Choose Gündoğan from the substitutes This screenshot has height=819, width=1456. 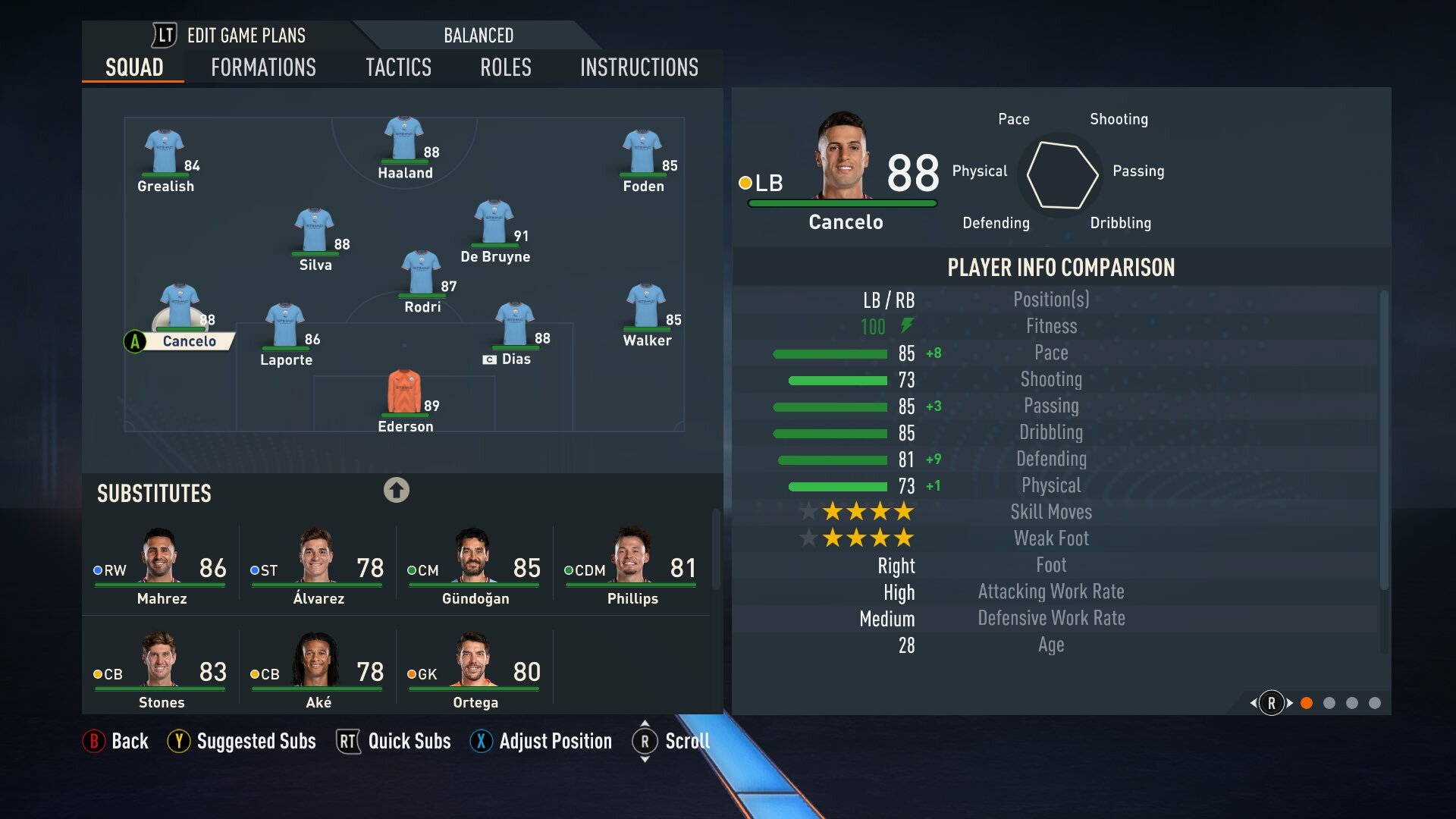tap(475, 567)
